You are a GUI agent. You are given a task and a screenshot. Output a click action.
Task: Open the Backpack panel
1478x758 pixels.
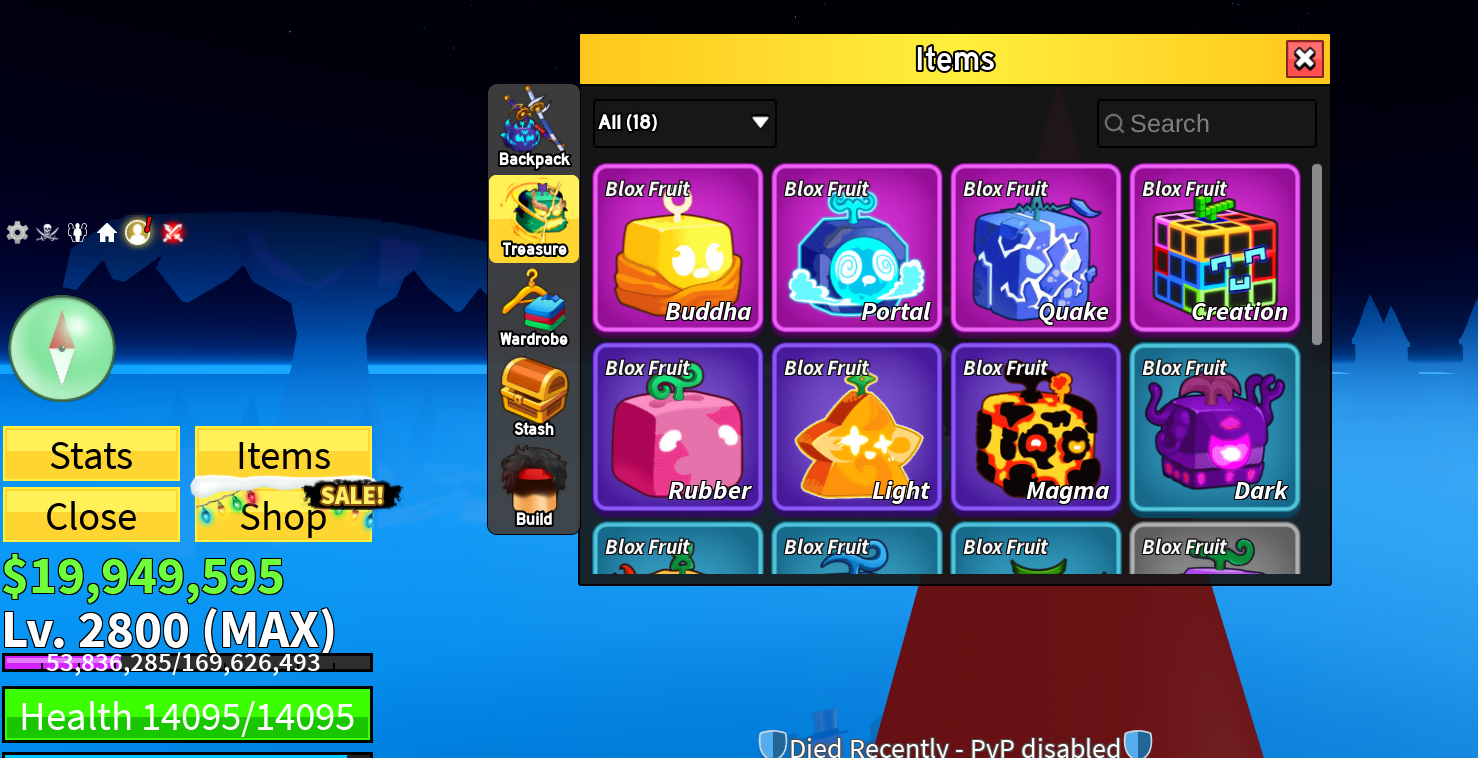[x=534, y=130]
